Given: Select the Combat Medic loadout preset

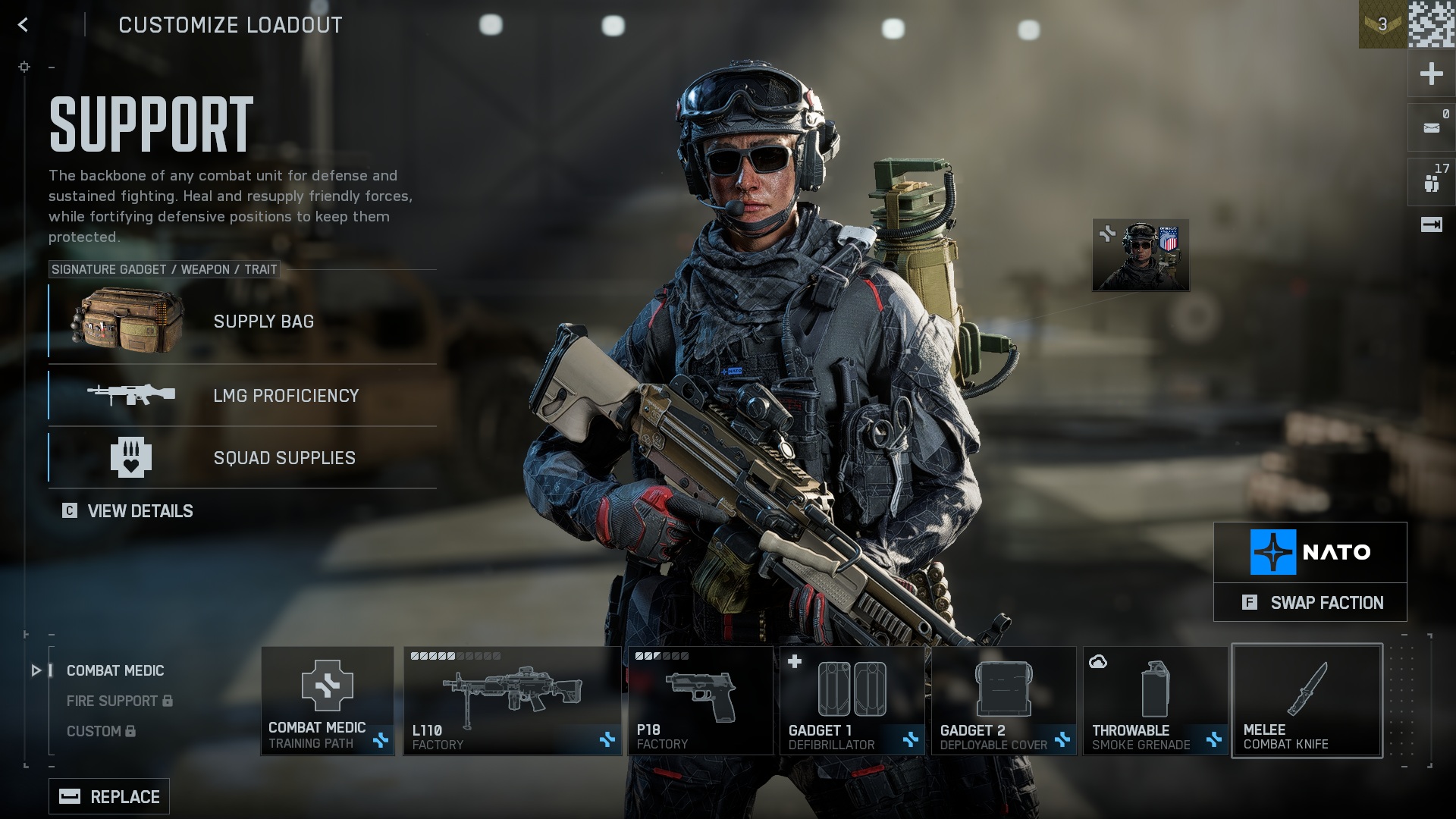Looking at the screenshot, I should (115, 670).
